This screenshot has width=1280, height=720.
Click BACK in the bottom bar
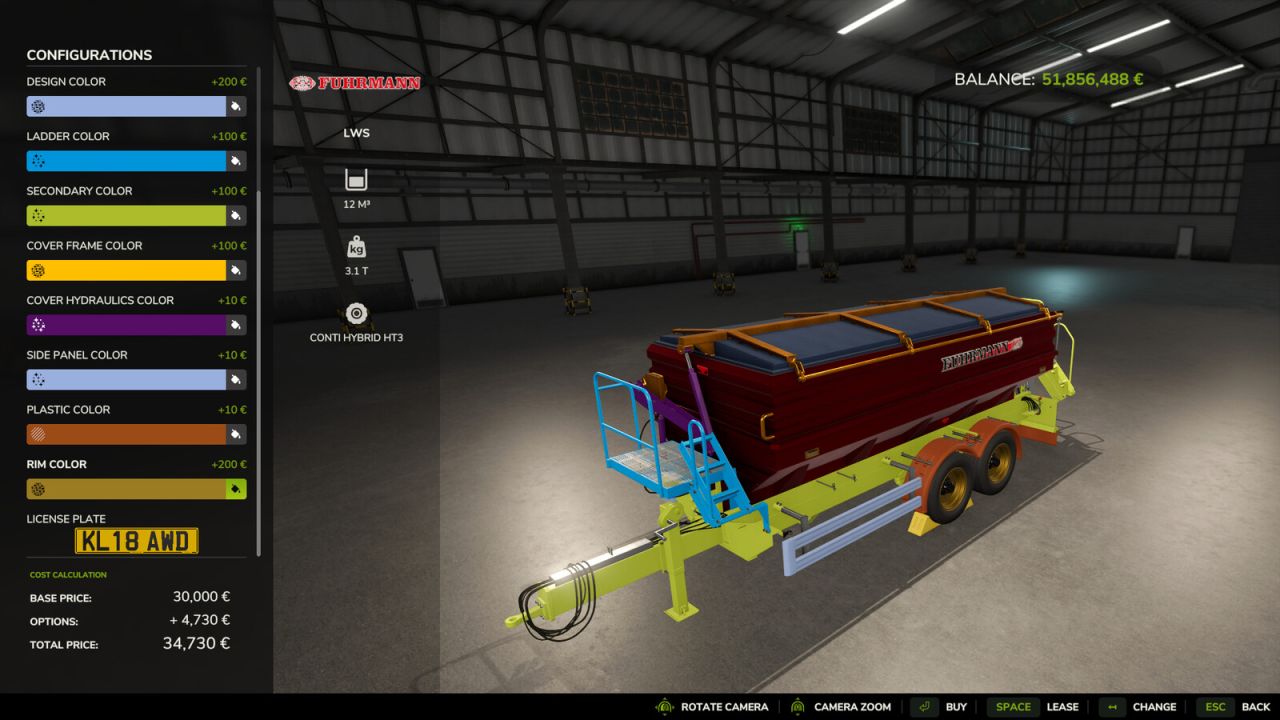(x=1255, y=706)
